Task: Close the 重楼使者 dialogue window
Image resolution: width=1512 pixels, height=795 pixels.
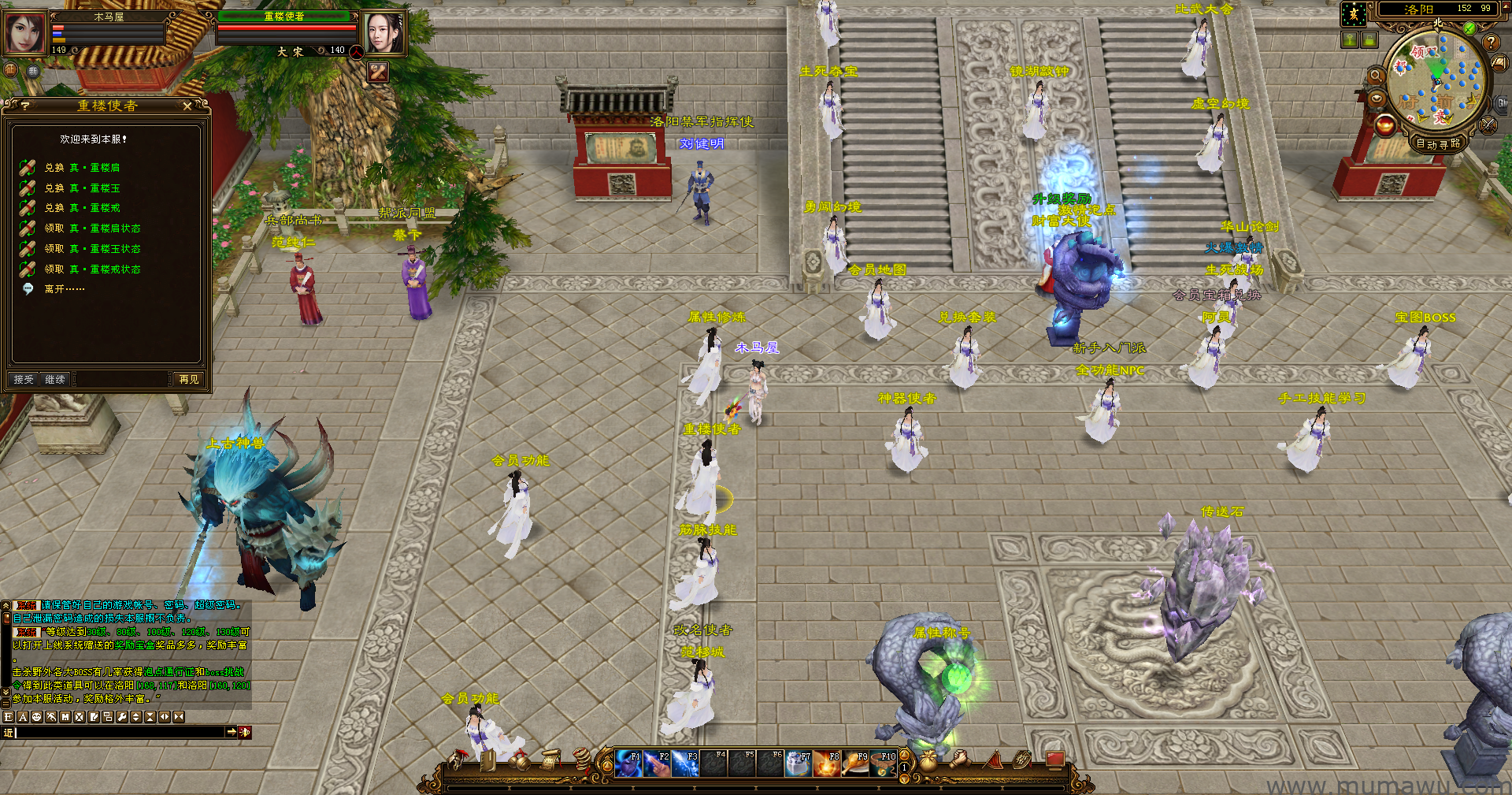Action: tap(187, 106)
